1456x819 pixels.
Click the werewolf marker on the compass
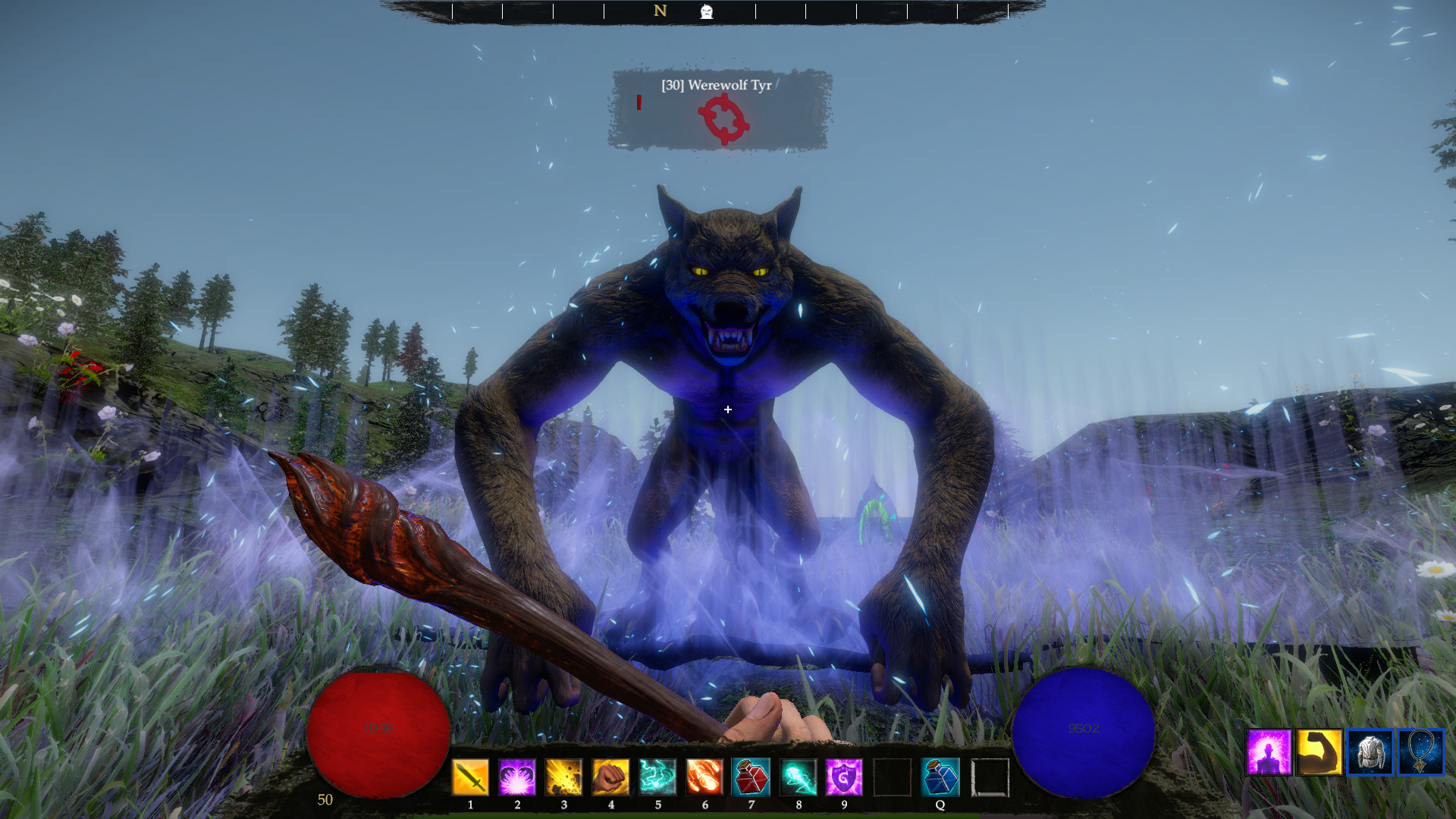[x=705, y=11]
